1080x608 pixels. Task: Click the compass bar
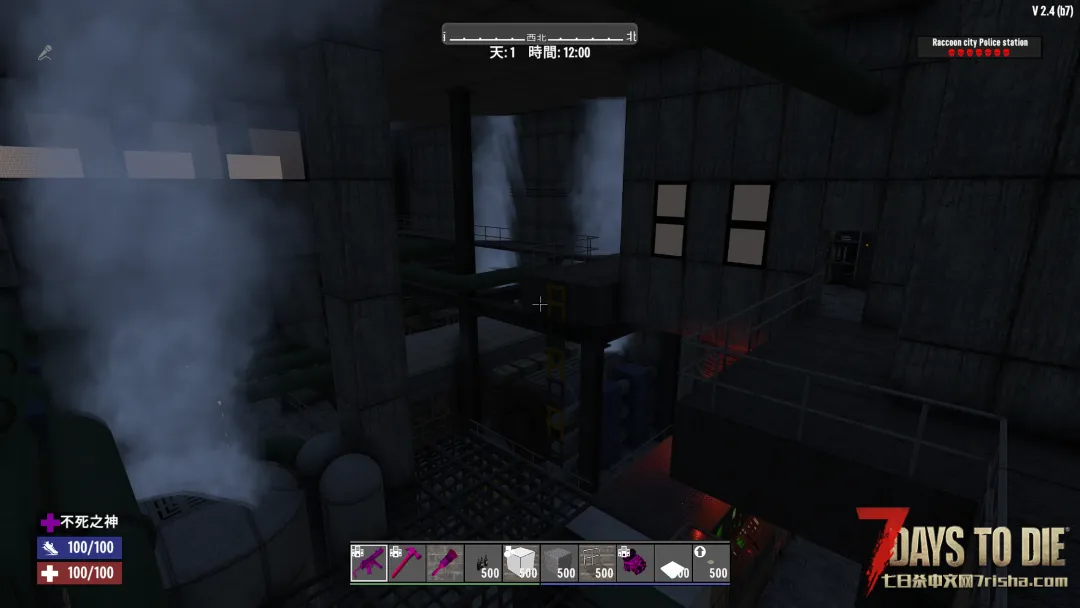540,36
